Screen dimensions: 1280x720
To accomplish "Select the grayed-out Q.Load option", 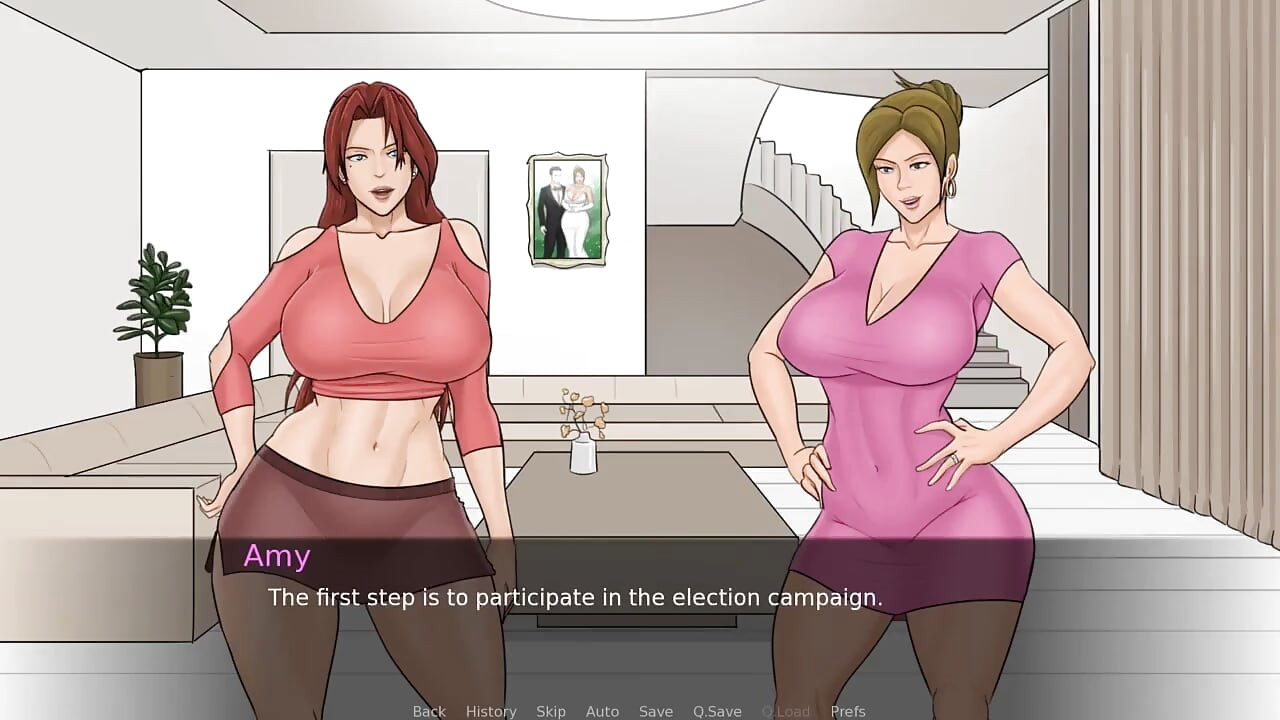I will tap(784, 711).
